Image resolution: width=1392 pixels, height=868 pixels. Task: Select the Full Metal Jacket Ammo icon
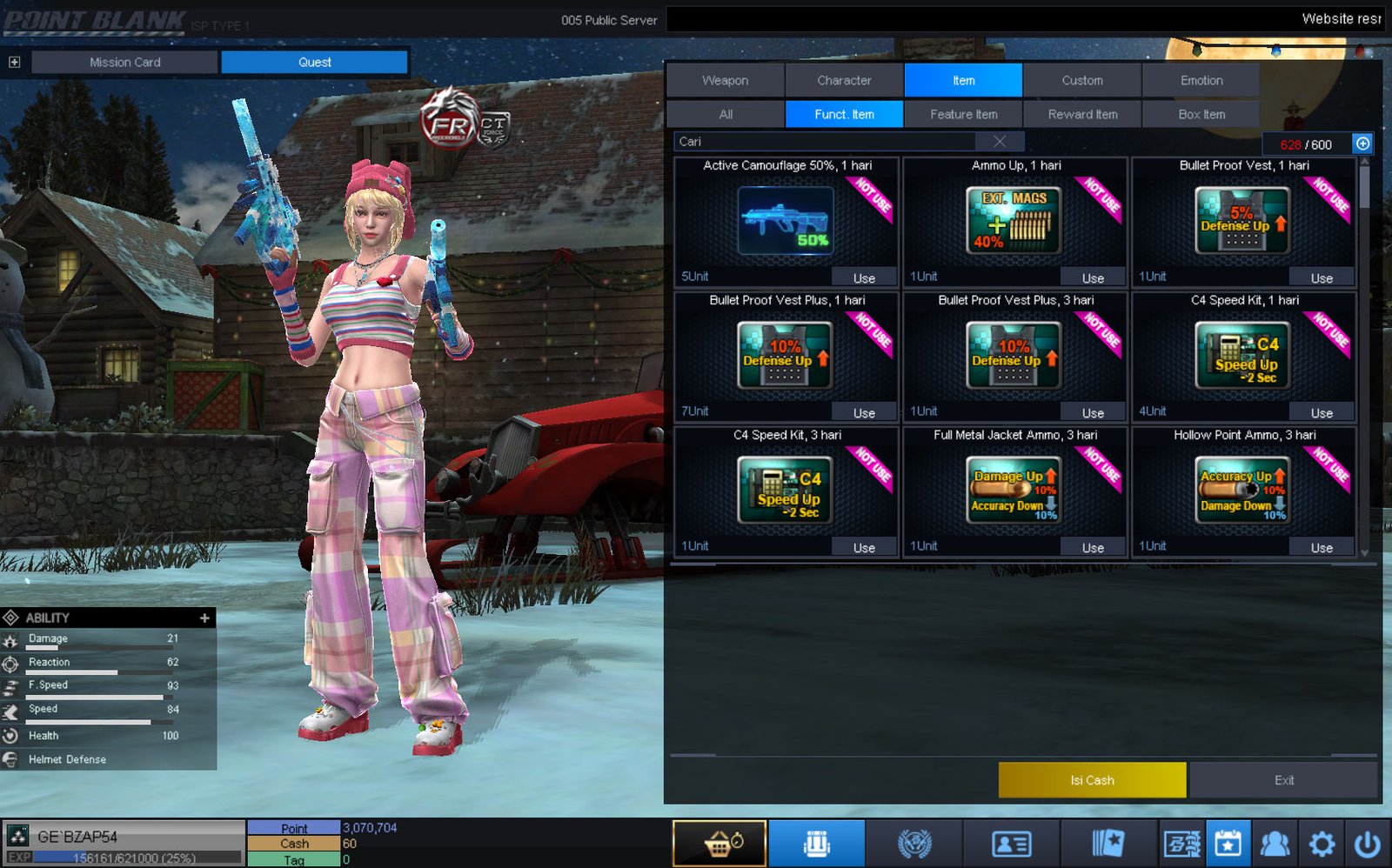[1014, 491]
